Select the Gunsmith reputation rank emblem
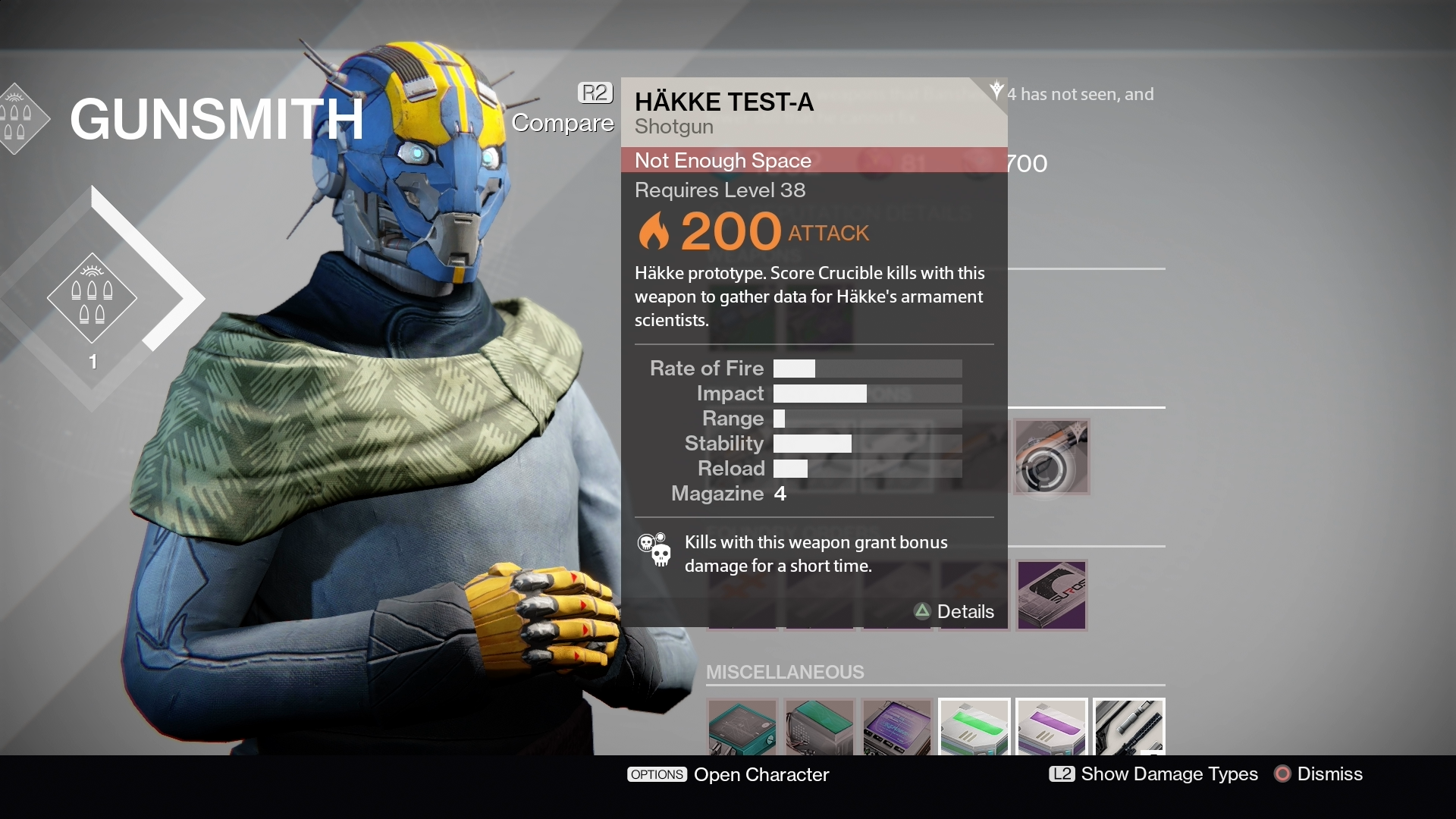 92,298
